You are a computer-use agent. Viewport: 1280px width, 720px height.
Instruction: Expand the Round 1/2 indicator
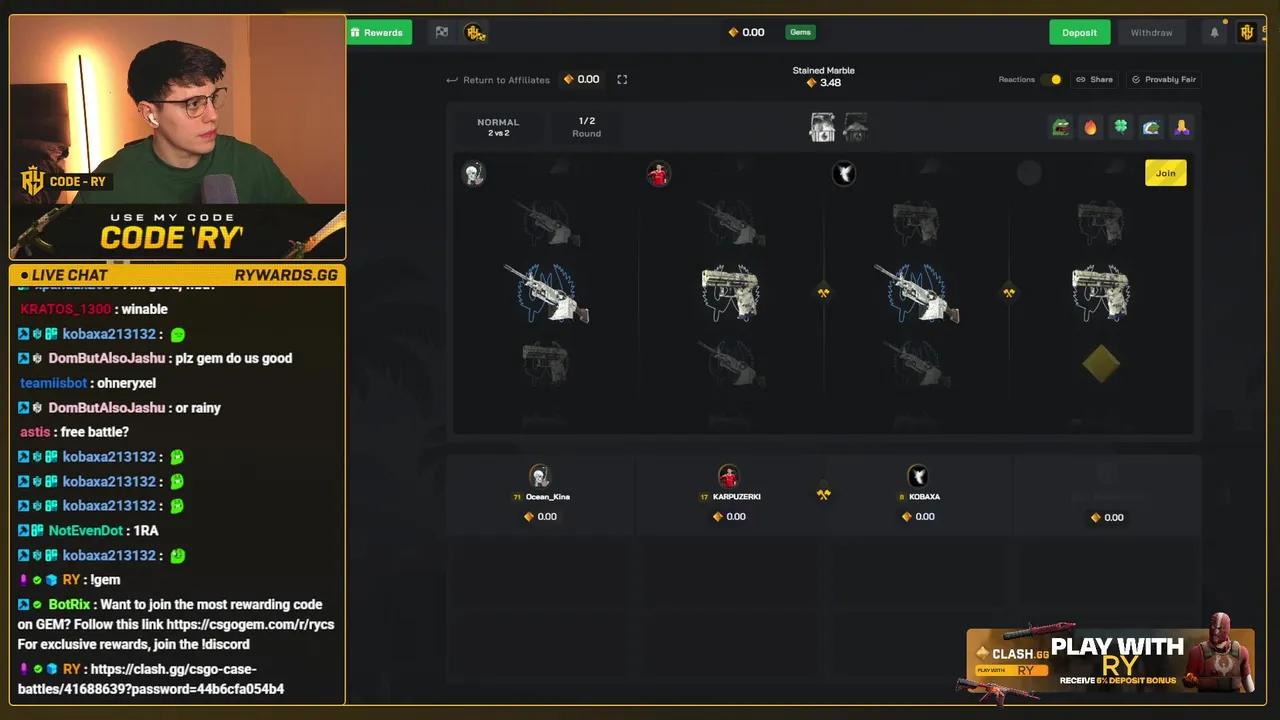(586, 127)
